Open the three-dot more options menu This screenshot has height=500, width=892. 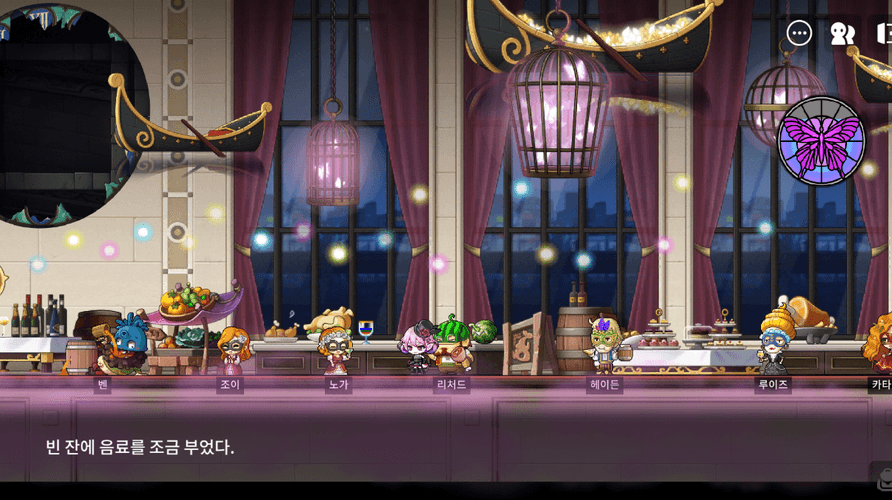pyautogui.click(x=799, y=33)
